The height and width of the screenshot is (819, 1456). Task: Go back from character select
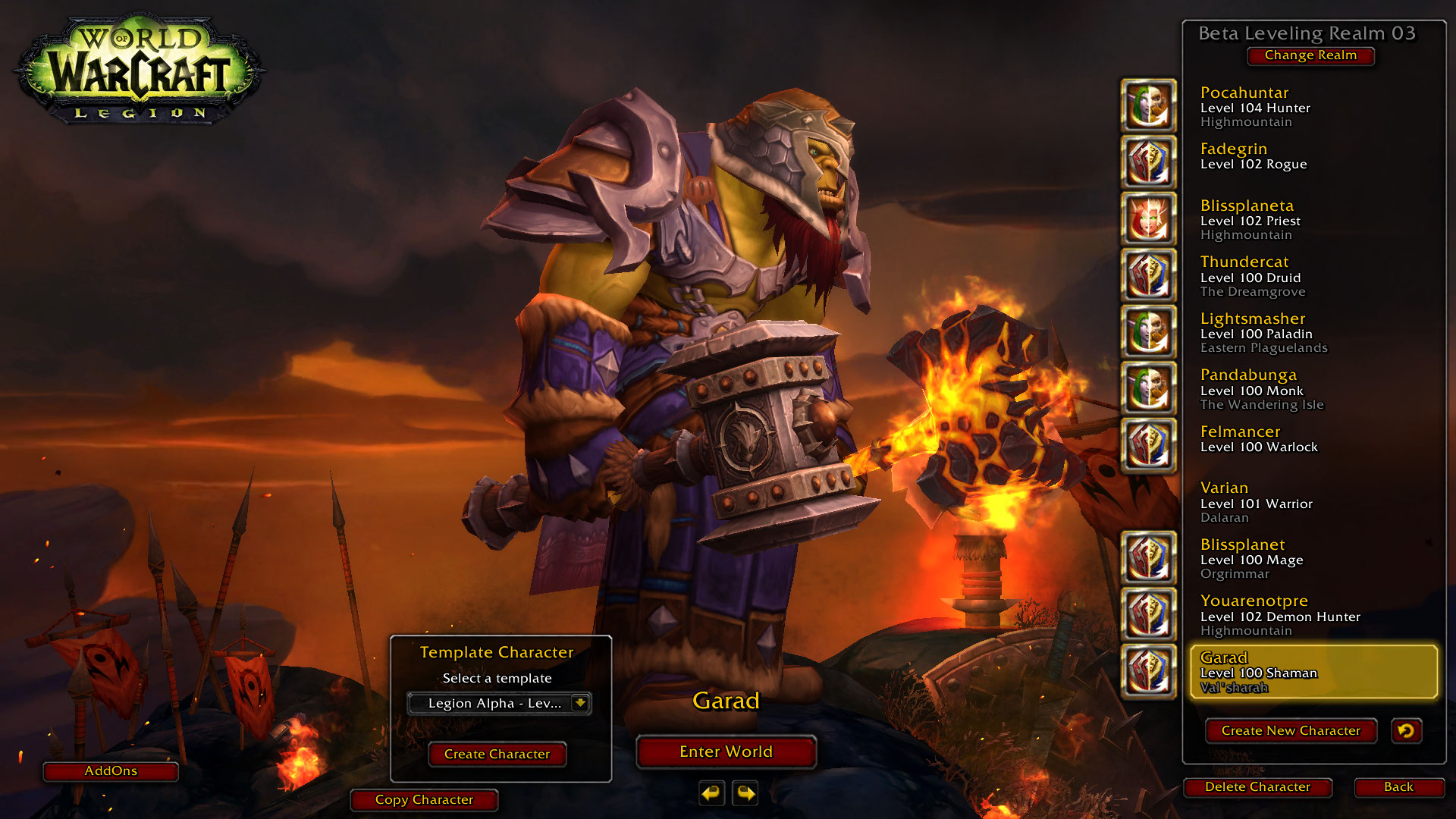pyautogui.click(x=1398, y=787)
